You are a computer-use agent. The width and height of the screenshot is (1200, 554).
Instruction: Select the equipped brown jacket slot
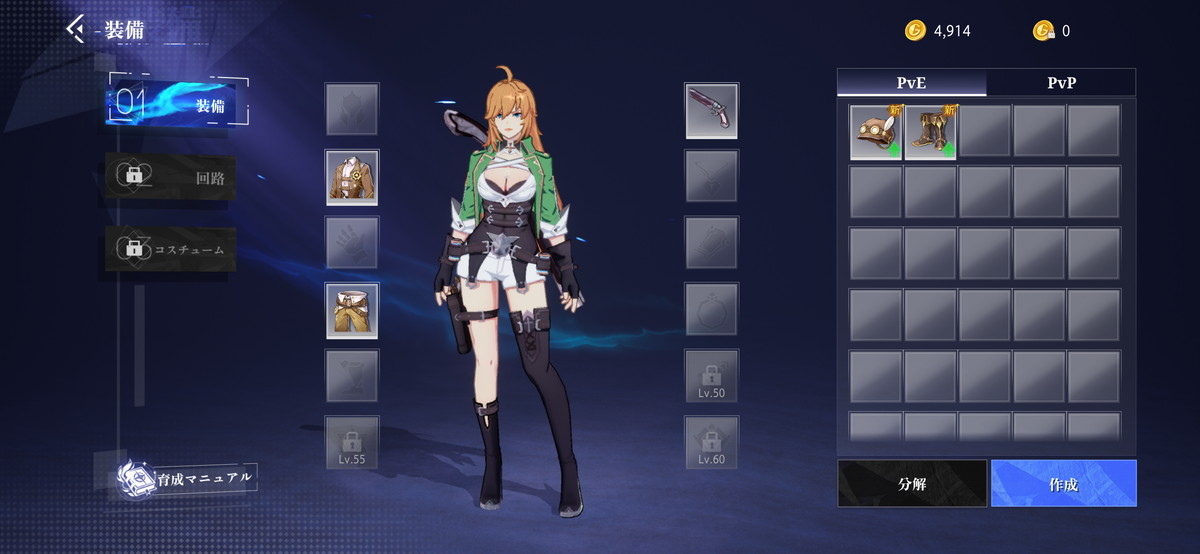[x=352, y=178]
